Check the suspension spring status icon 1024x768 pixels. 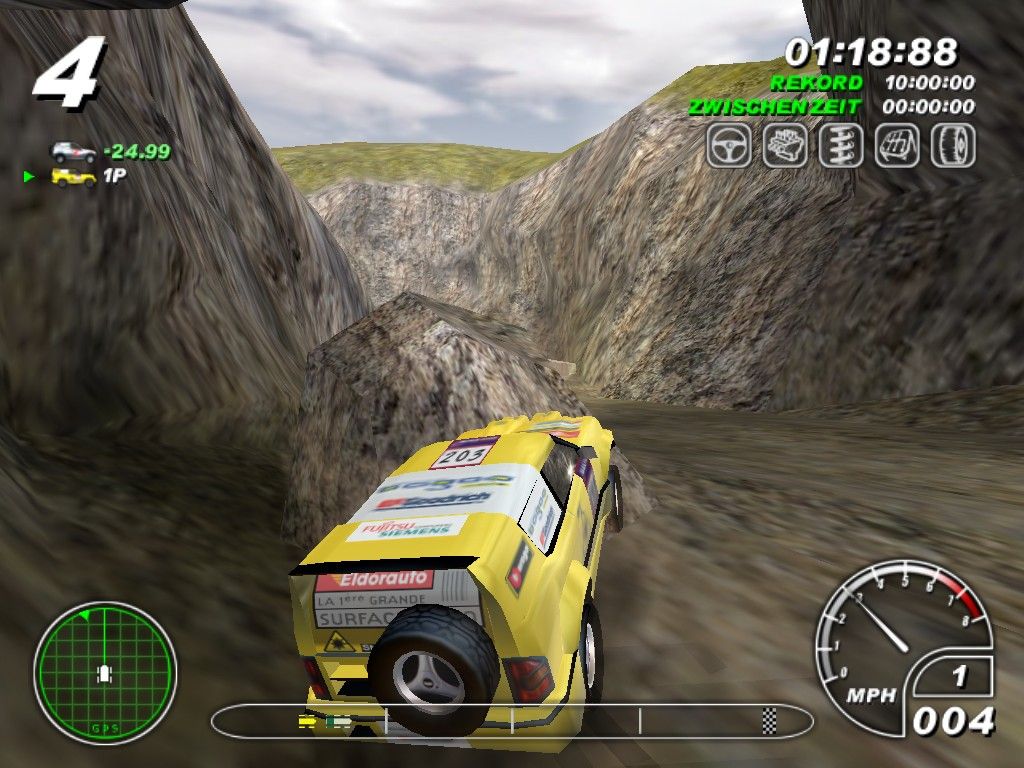tap(841, 146)
